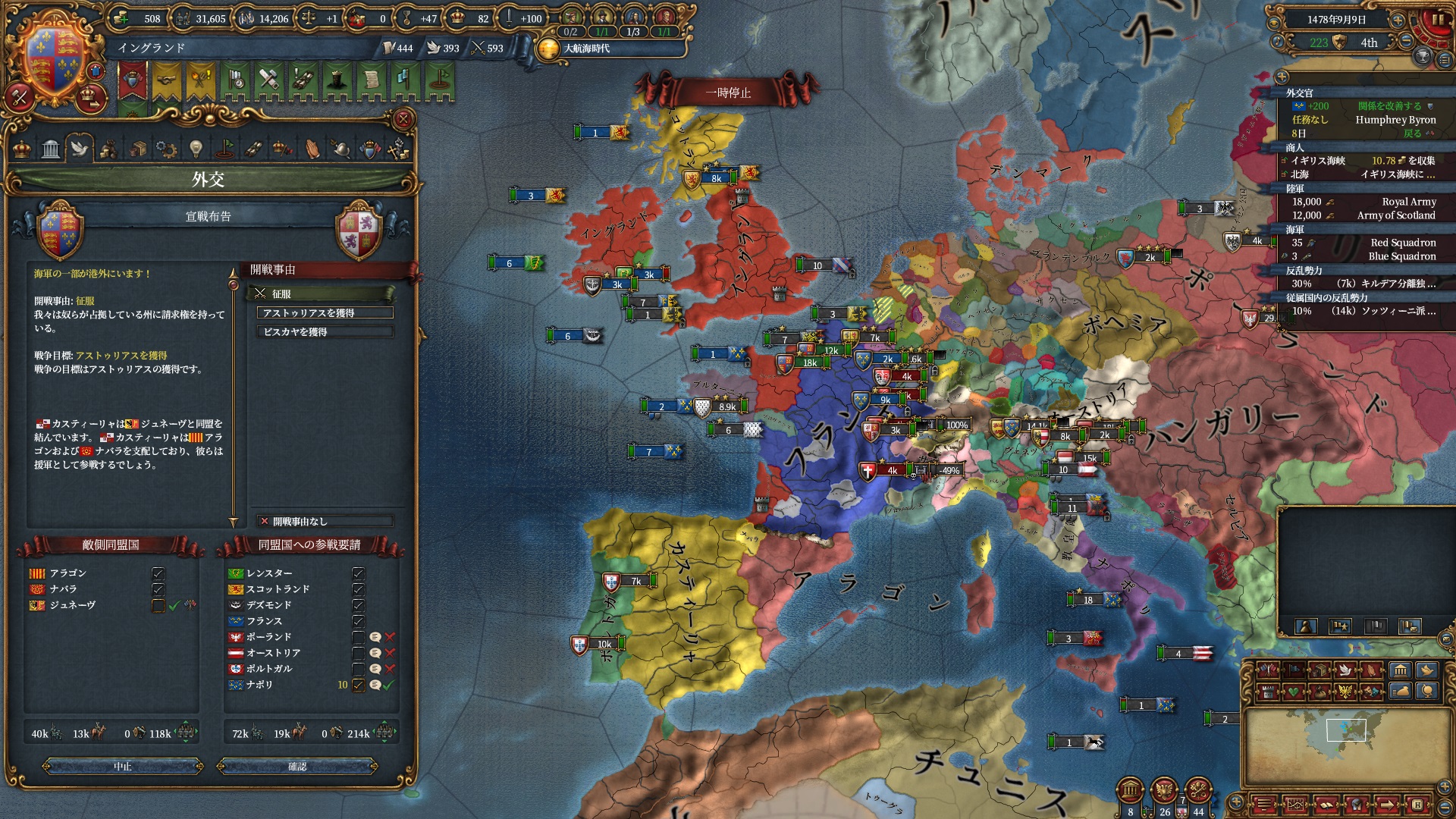Tick the call-to-arms checkbox for ポーランド
The height and width of the screenshot is (819, 1456).
pyautogui.click(x=358, y=637)
